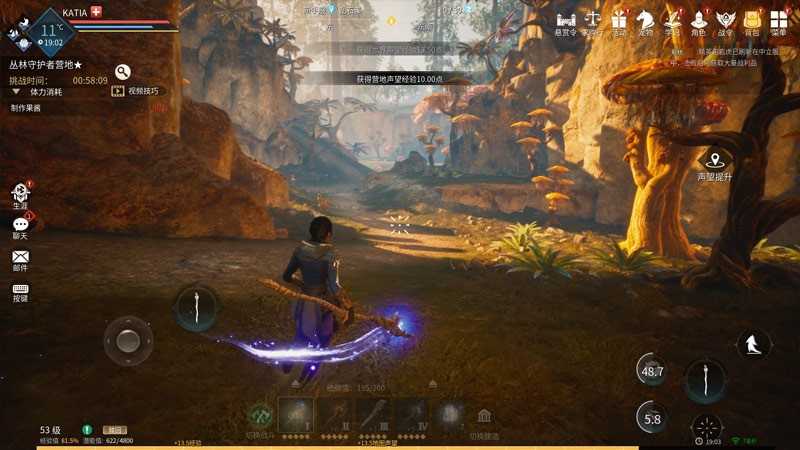
Task: Click the 视频技巧 video tips button
Action: click(x=135, y=91)
